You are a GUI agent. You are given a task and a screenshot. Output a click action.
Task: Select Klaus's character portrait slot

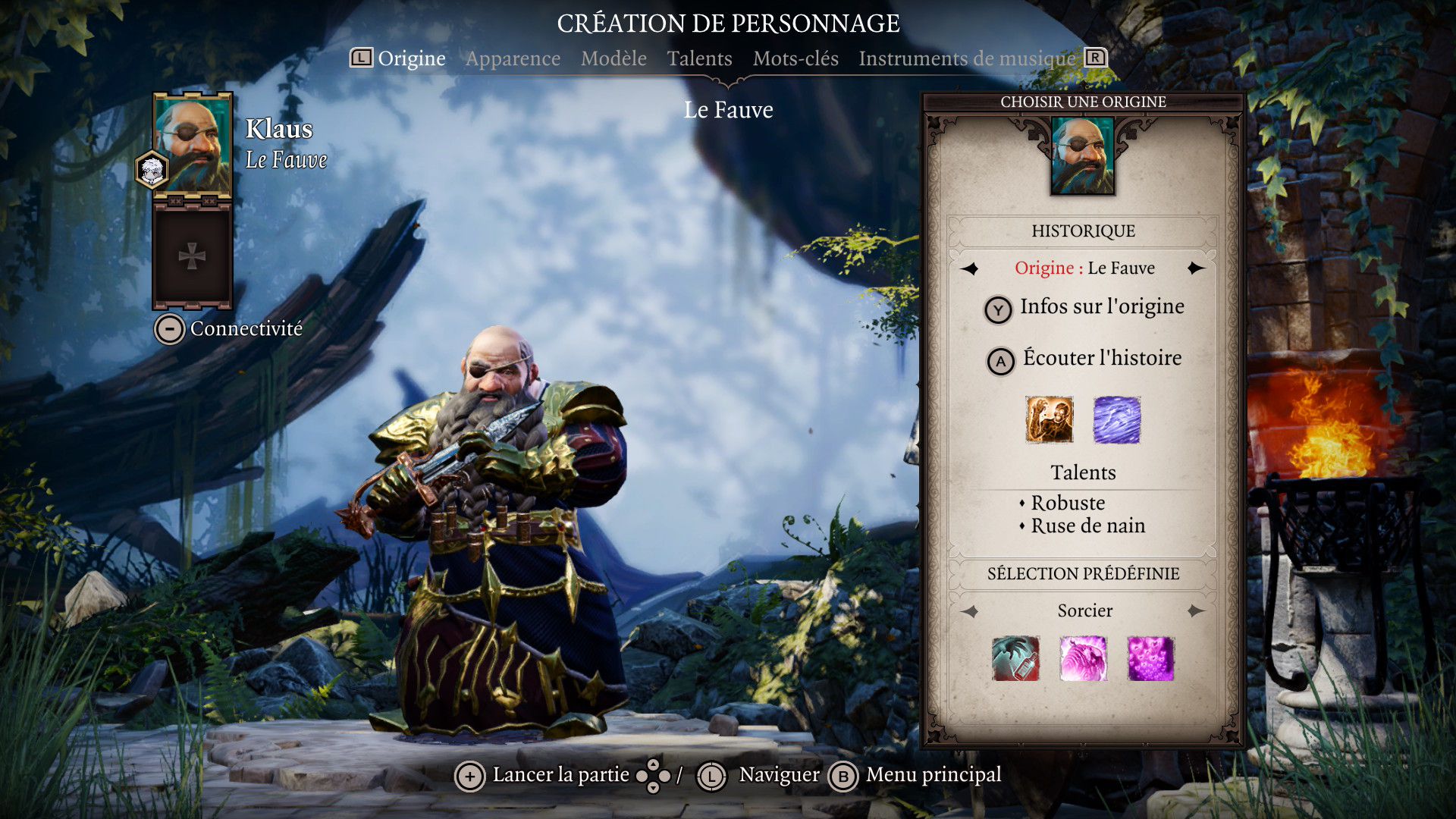(x=193, y=146)
